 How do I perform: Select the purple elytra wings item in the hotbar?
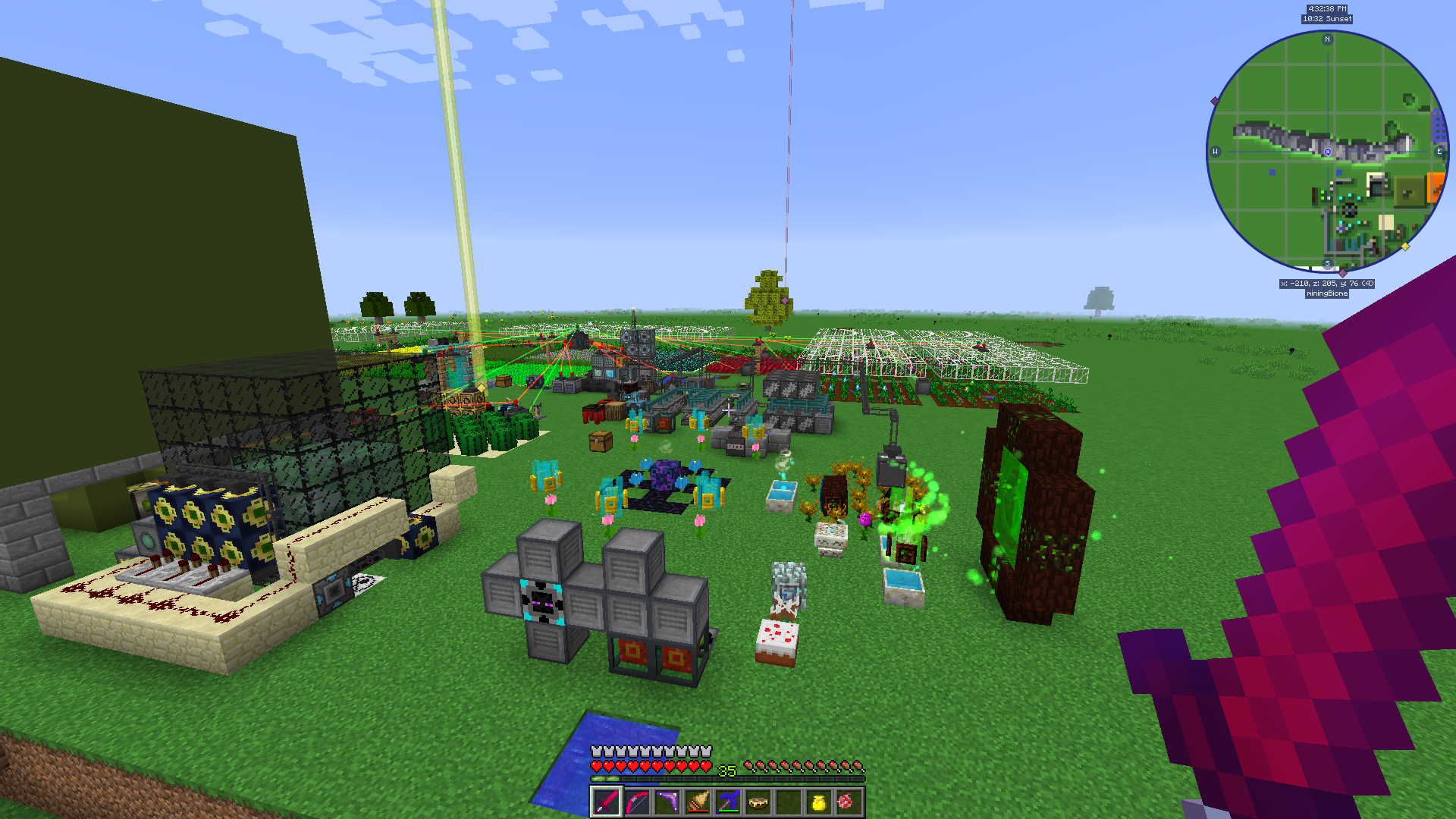point(667,802)
